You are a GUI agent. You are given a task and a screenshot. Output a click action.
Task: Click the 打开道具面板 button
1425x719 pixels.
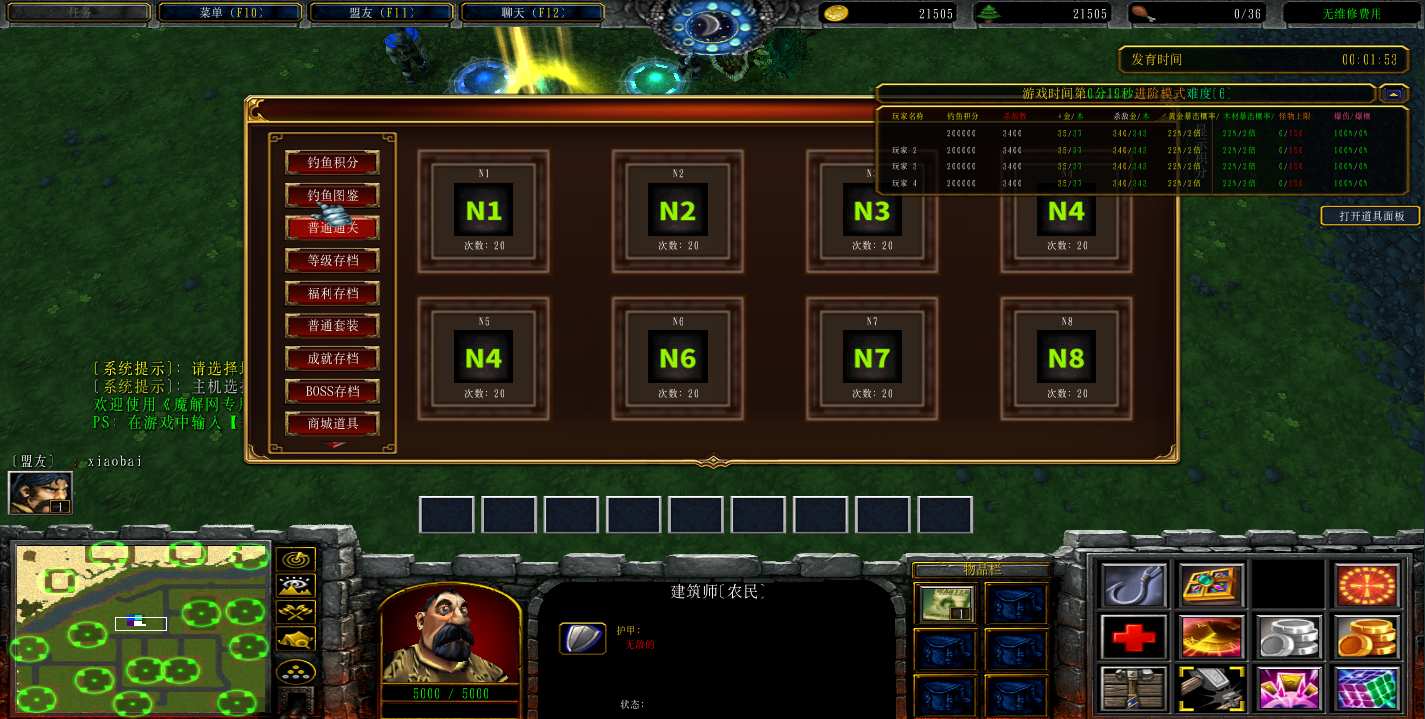(x=1371, y=216)
